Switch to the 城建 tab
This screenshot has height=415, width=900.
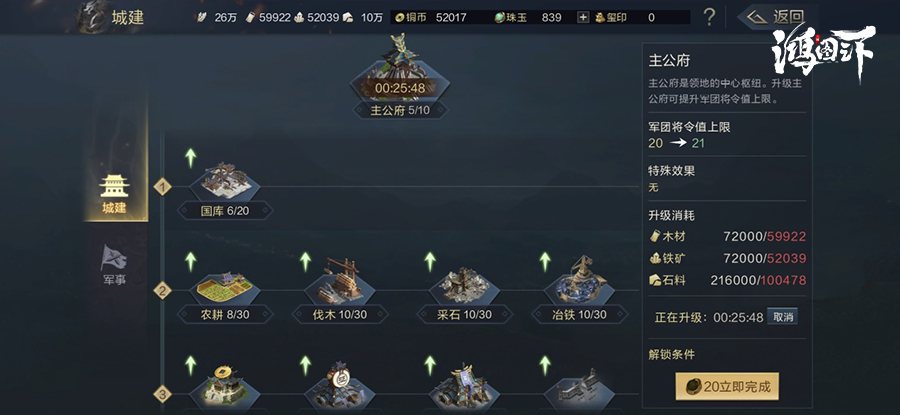point(115,192)
